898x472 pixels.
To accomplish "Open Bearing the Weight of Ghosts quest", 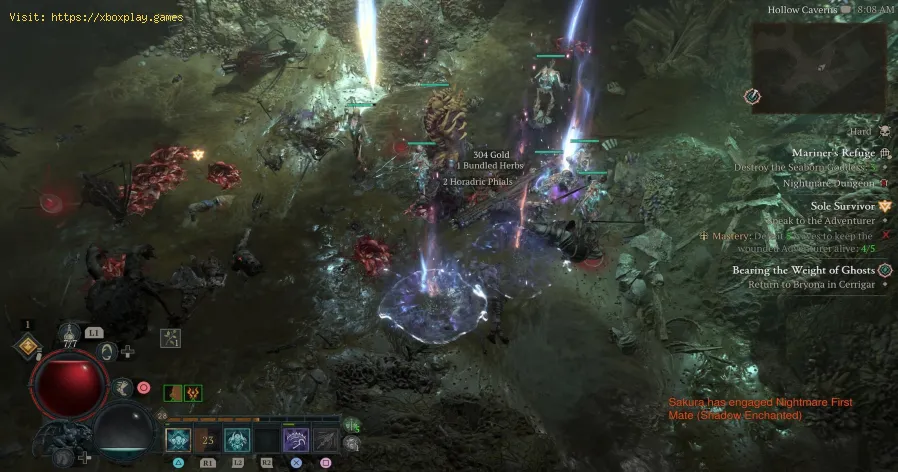I will click(810, 270).
